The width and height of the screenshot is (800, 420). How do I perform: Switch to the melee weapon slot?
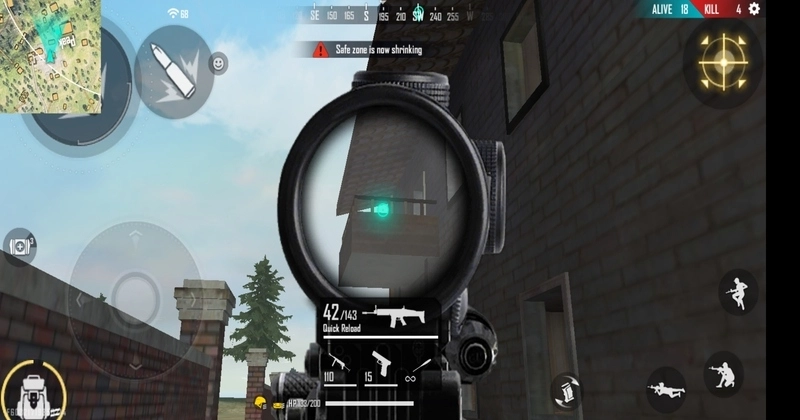coord(421,361)
